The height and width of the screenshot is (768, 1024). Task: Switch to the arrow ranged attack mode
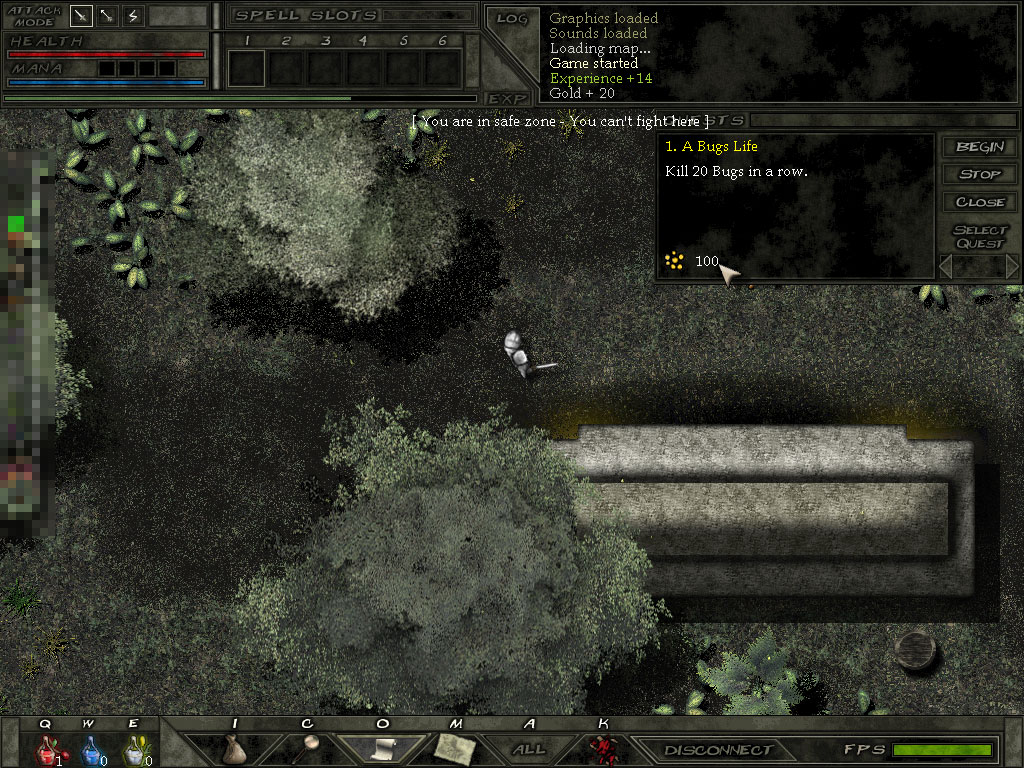107,16
